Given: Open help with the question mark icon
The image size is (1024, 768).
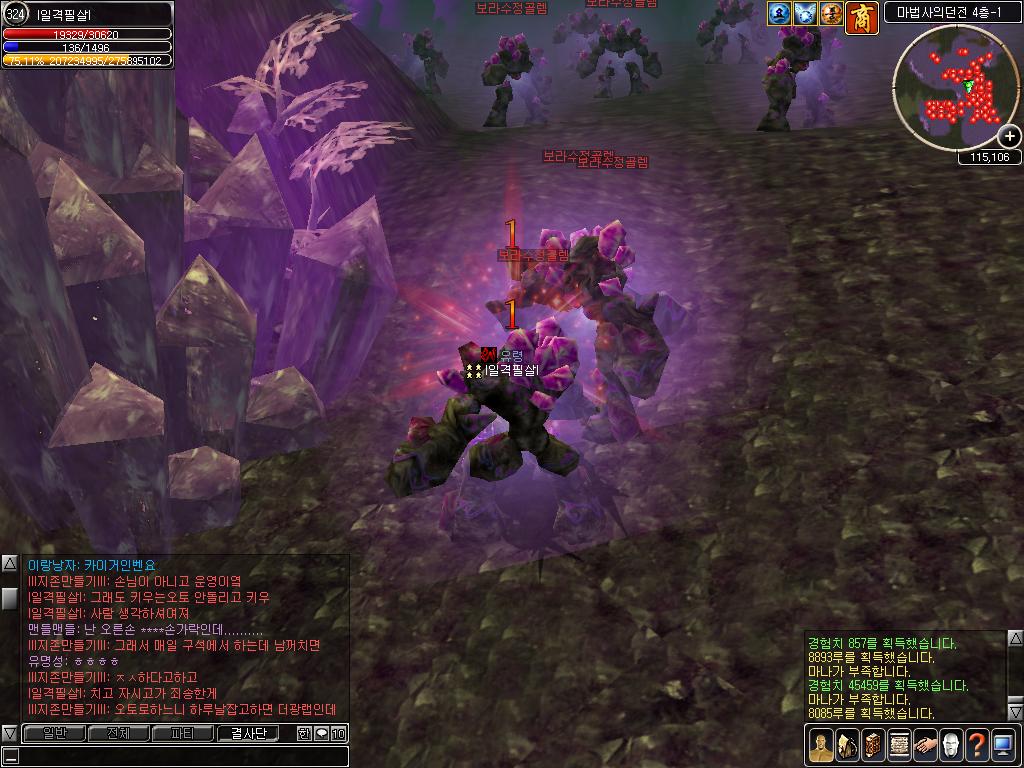Looking at the screenshot, I should tap(977, 745).
